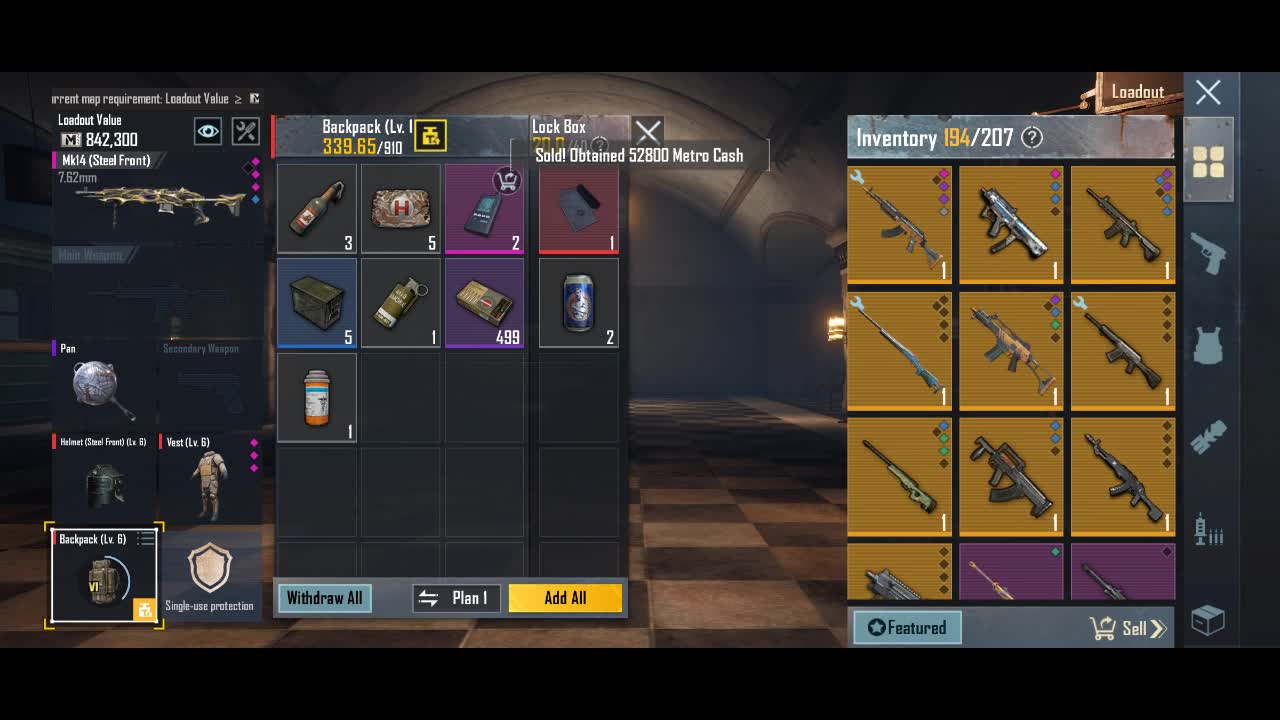1280x720 pixels.
Task: Close the Loadout screen
Action: [x=1208, y=93]
